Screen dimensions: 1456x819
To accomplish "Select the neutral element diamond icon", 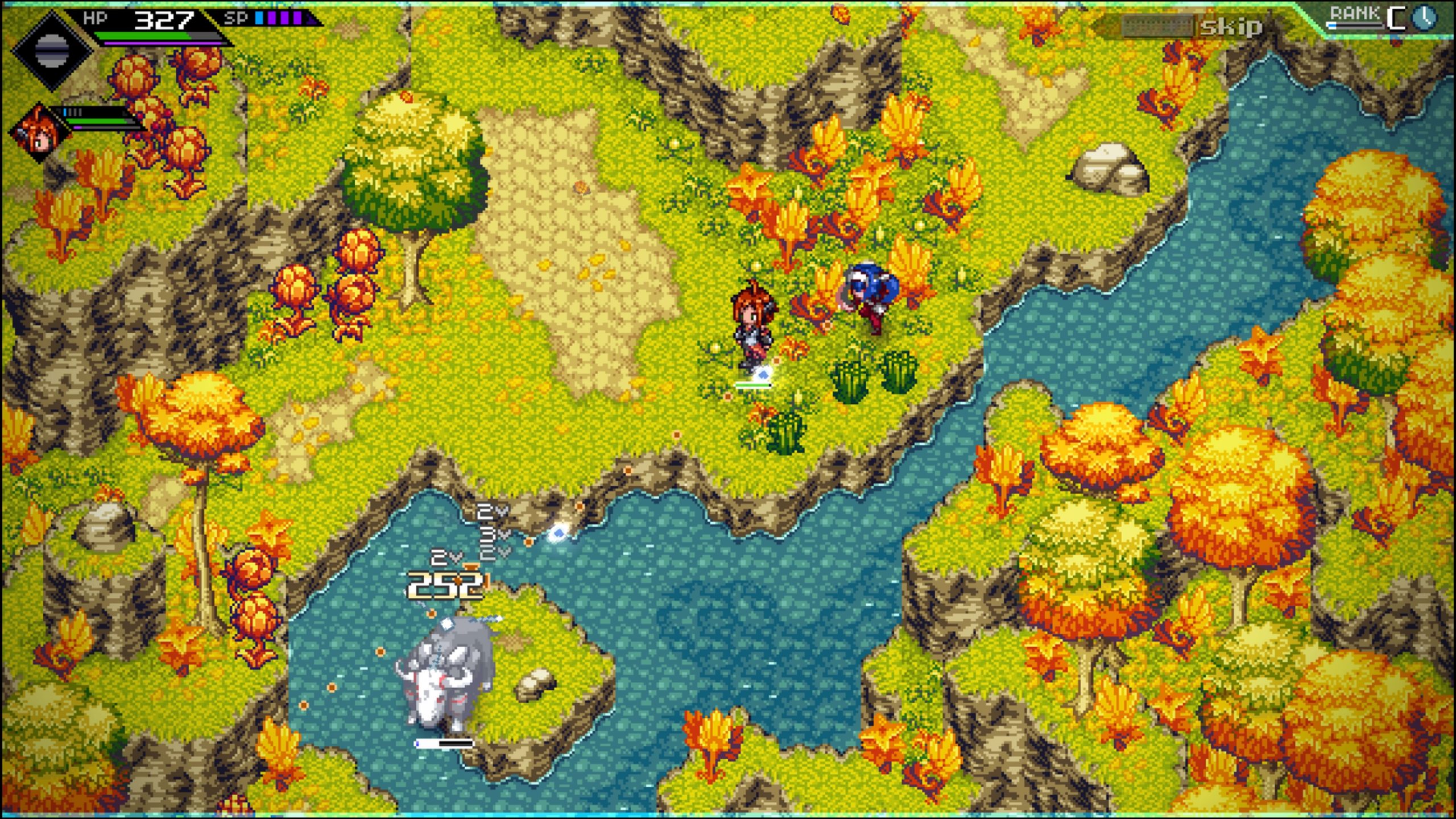I will pyautogui.click(x=51, y=50).
